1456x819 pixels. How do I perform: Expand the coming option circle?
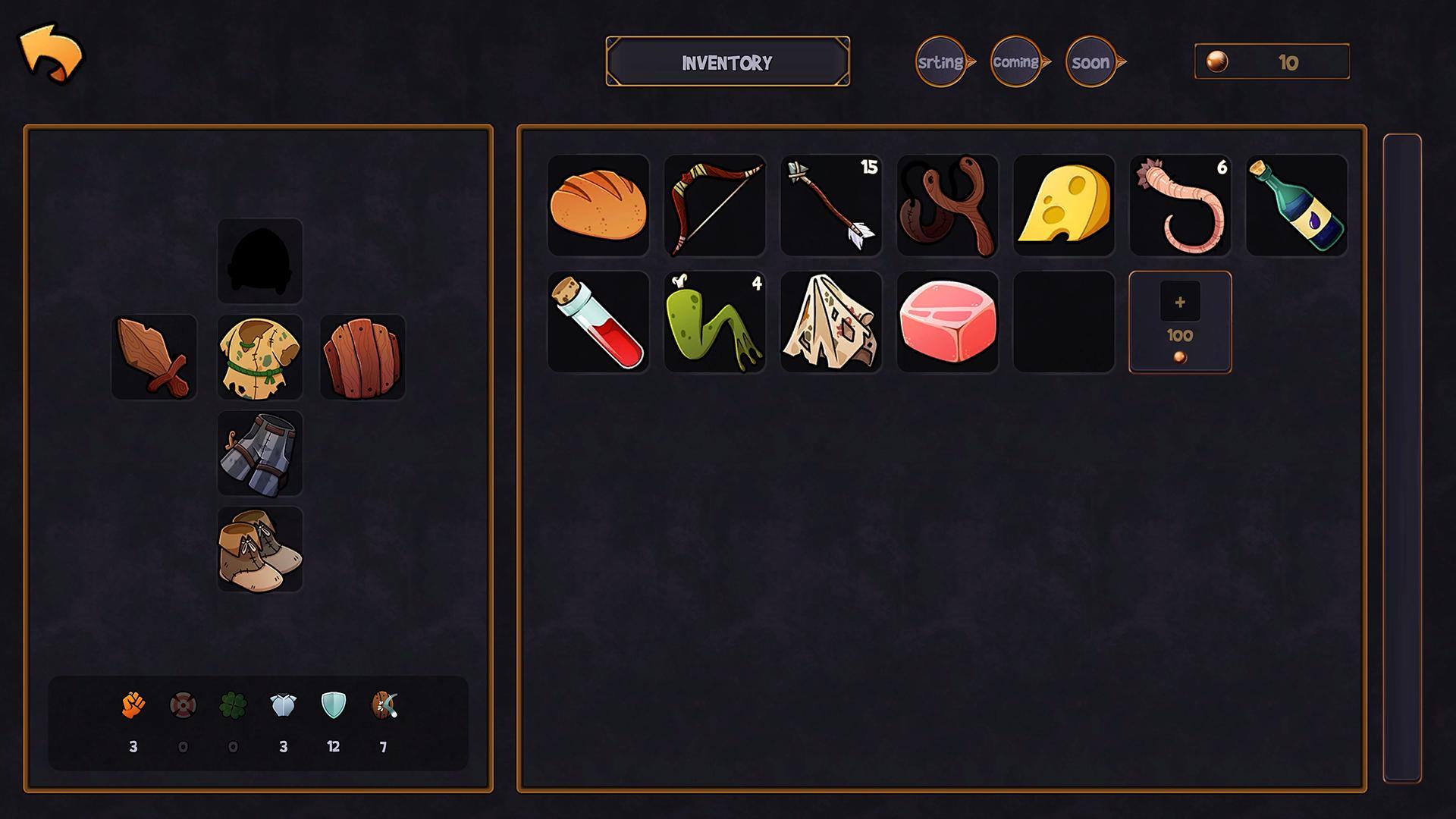click(1016, 61)
